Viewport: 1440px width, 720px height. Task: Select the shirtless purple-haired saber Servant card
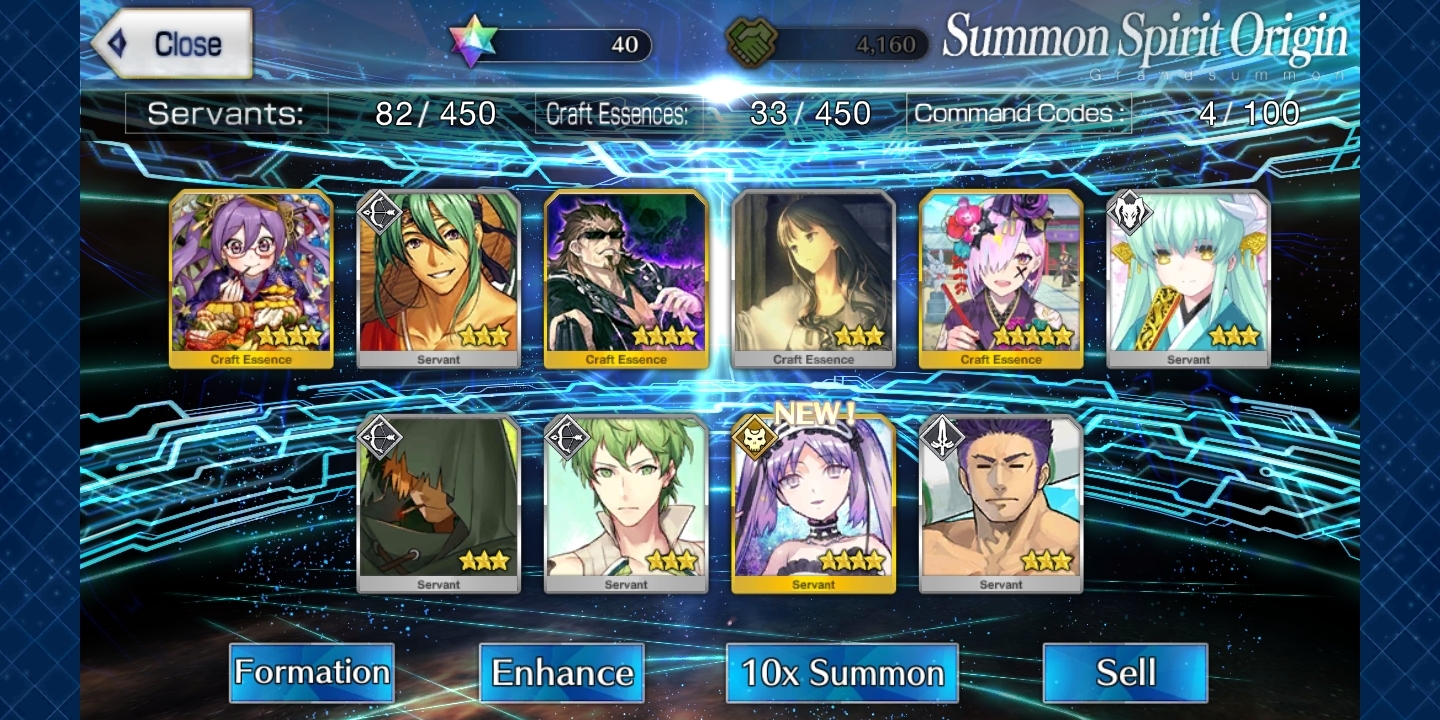point(1001,504)
